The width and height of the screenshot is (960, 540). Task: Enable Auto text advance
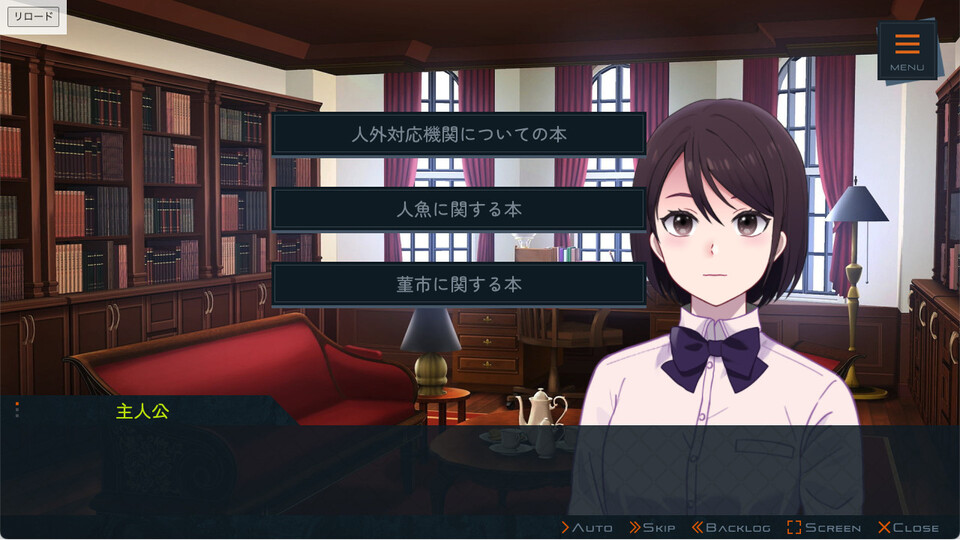tap(587, 527)
